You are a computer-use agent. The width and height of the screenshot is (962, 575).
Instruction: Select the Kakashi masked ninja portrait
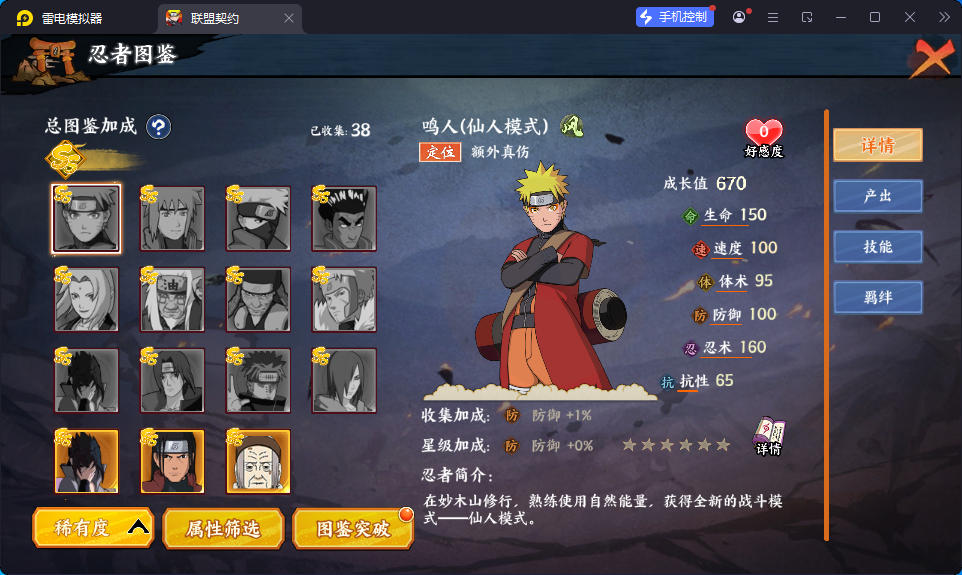258,219
